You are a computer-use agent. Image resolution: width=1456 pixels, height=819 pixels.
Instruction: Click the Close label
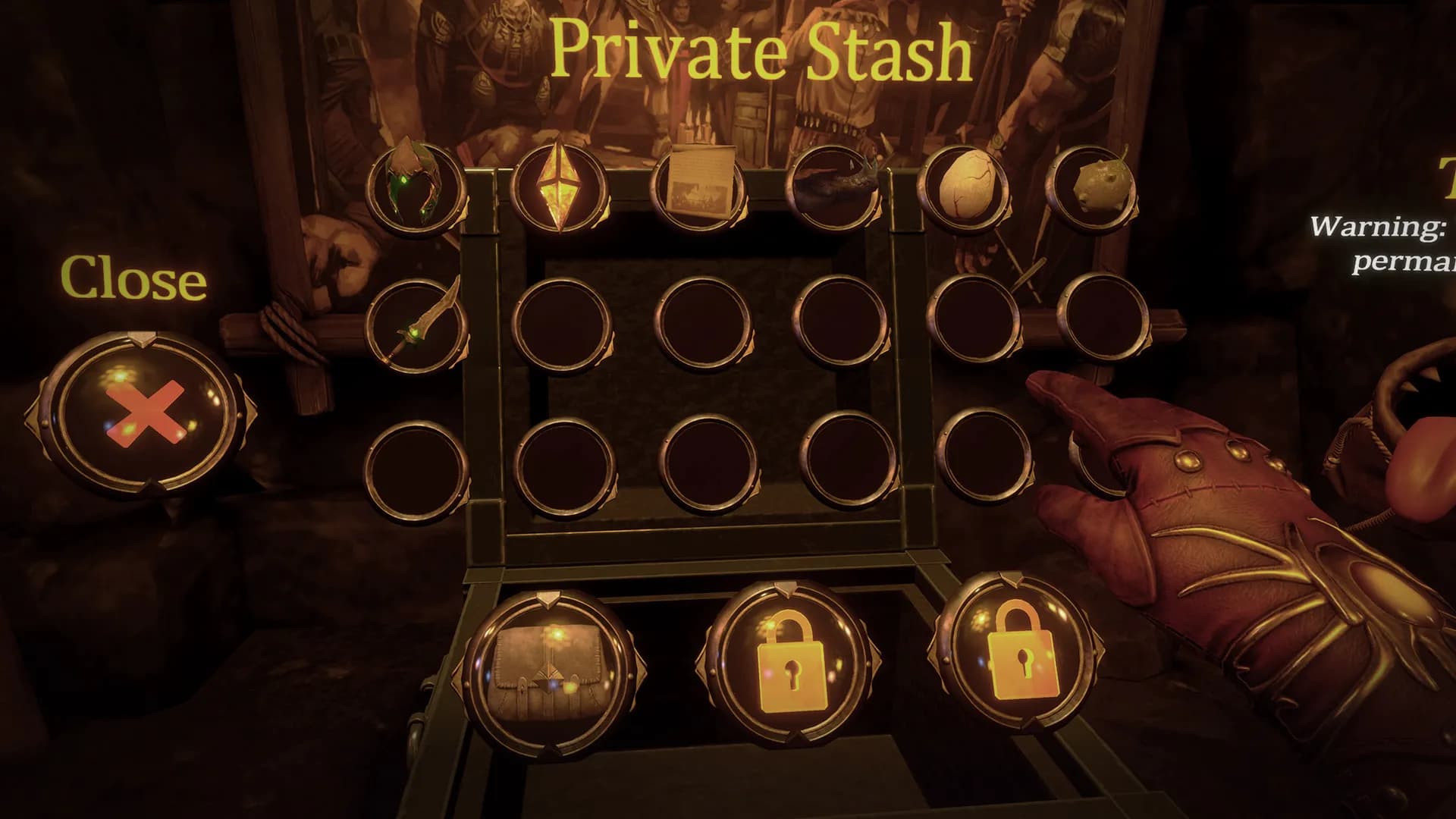[133, 279]
